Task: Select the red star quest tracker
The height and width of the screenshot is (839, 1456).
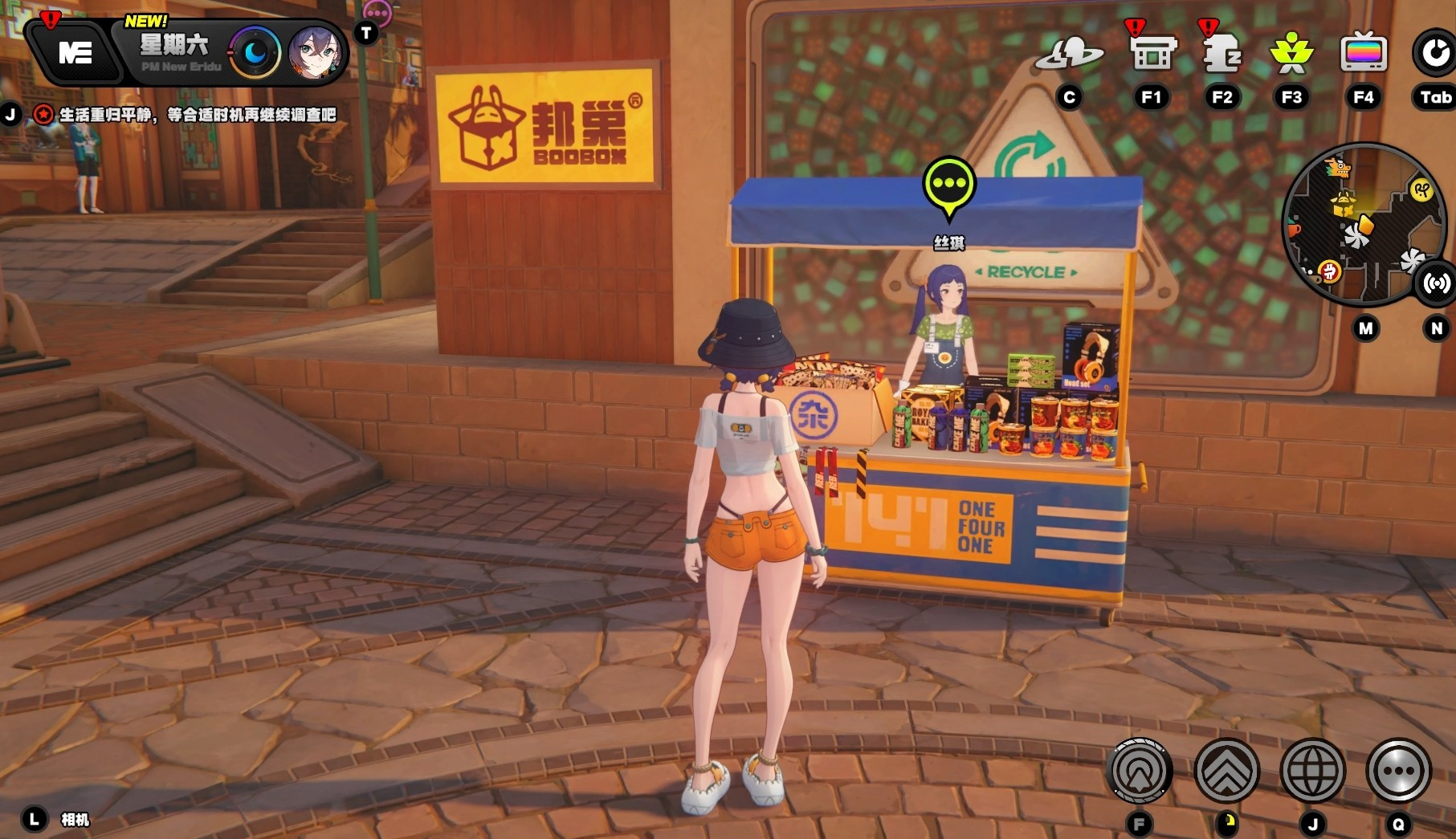Action: (43, 115)
